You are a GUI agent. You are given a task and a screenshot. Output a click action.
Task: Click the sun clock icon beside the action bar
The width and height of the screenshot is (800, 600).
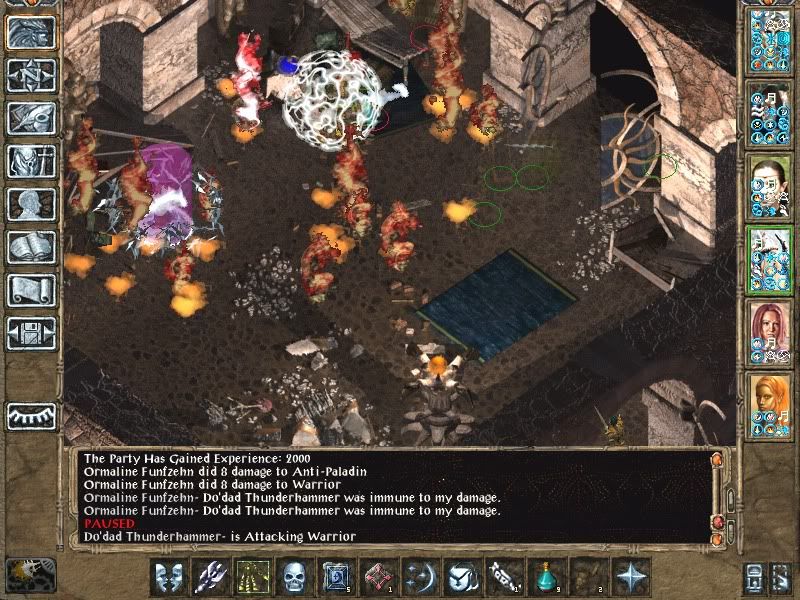coord(29,573)
